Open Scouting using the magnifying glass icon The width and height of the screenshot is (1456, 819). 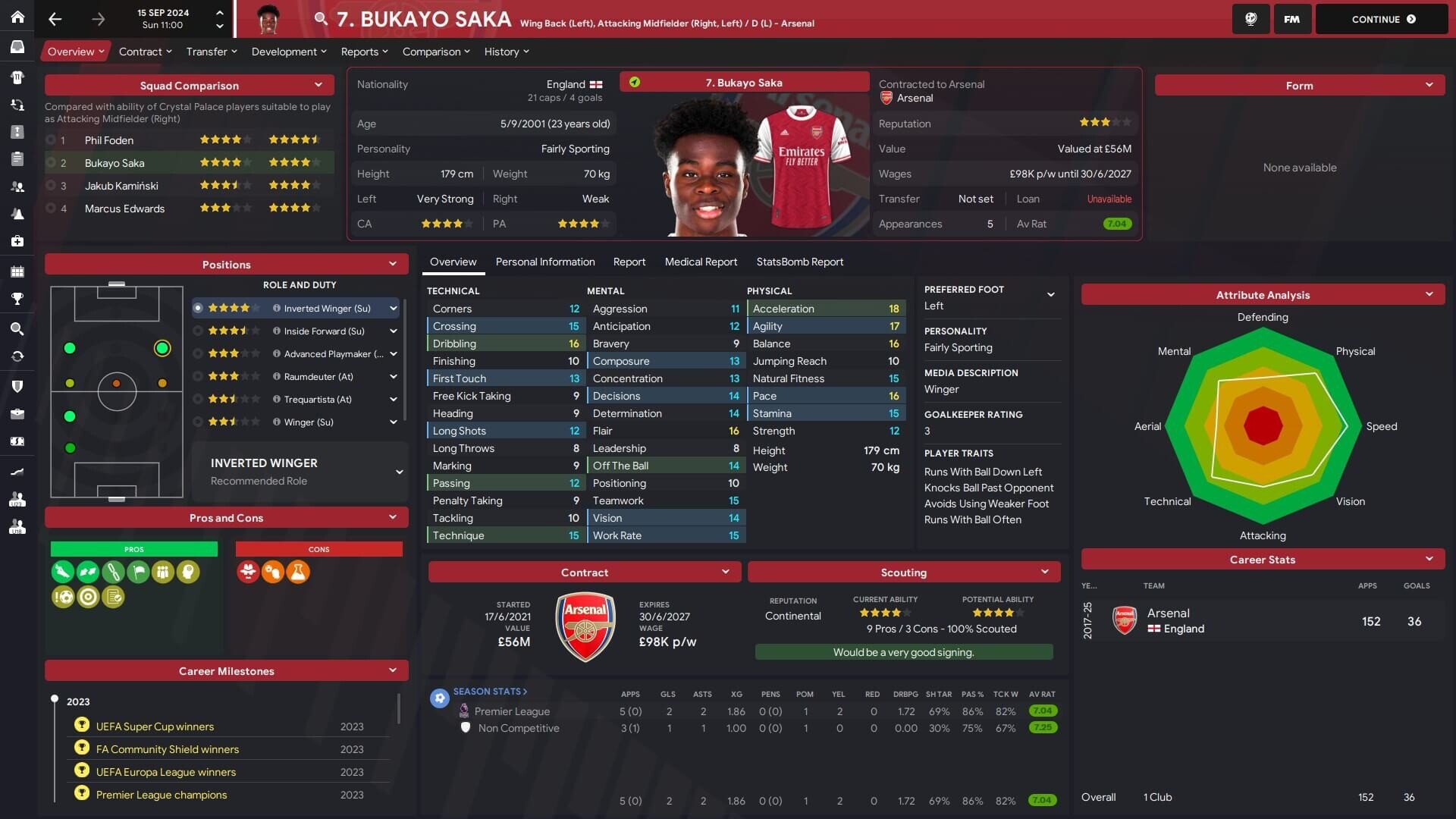[18, 327]
